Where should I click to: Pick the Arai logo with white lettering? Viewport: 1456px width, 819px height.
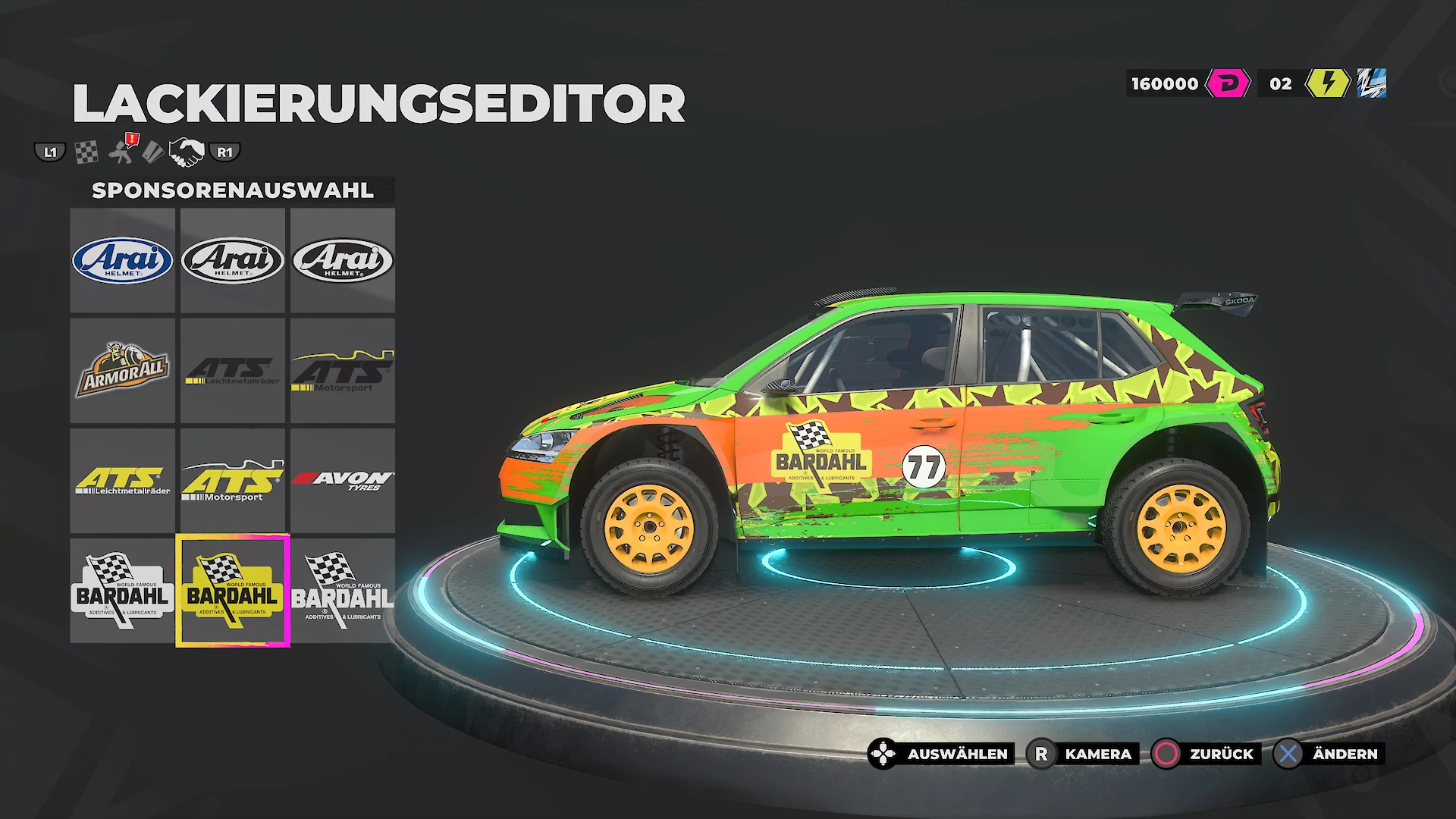pos(342,260)
